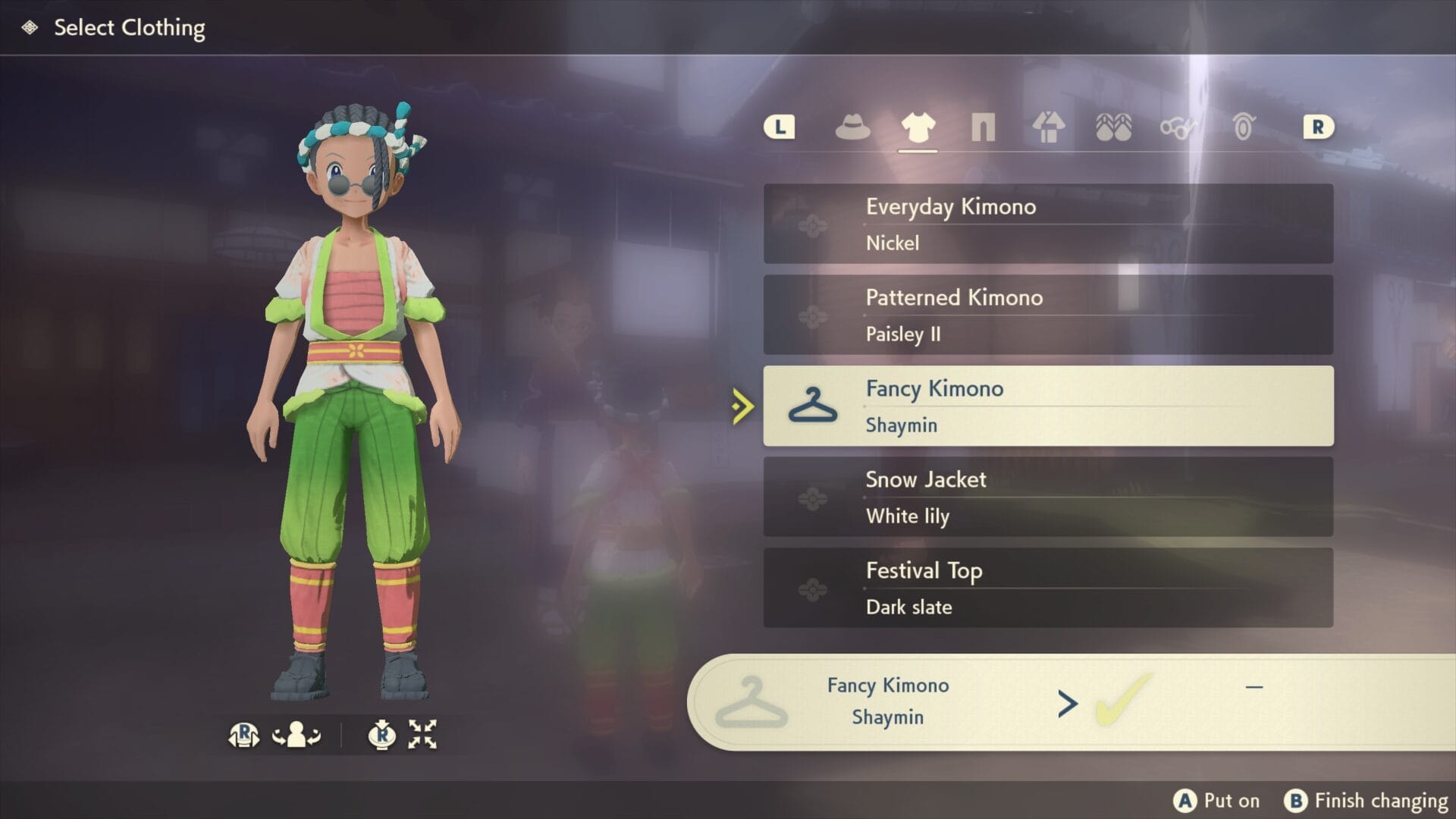Switch to the hat category tab
Viewport: 1456px width, 819px height.
(852, 127)
